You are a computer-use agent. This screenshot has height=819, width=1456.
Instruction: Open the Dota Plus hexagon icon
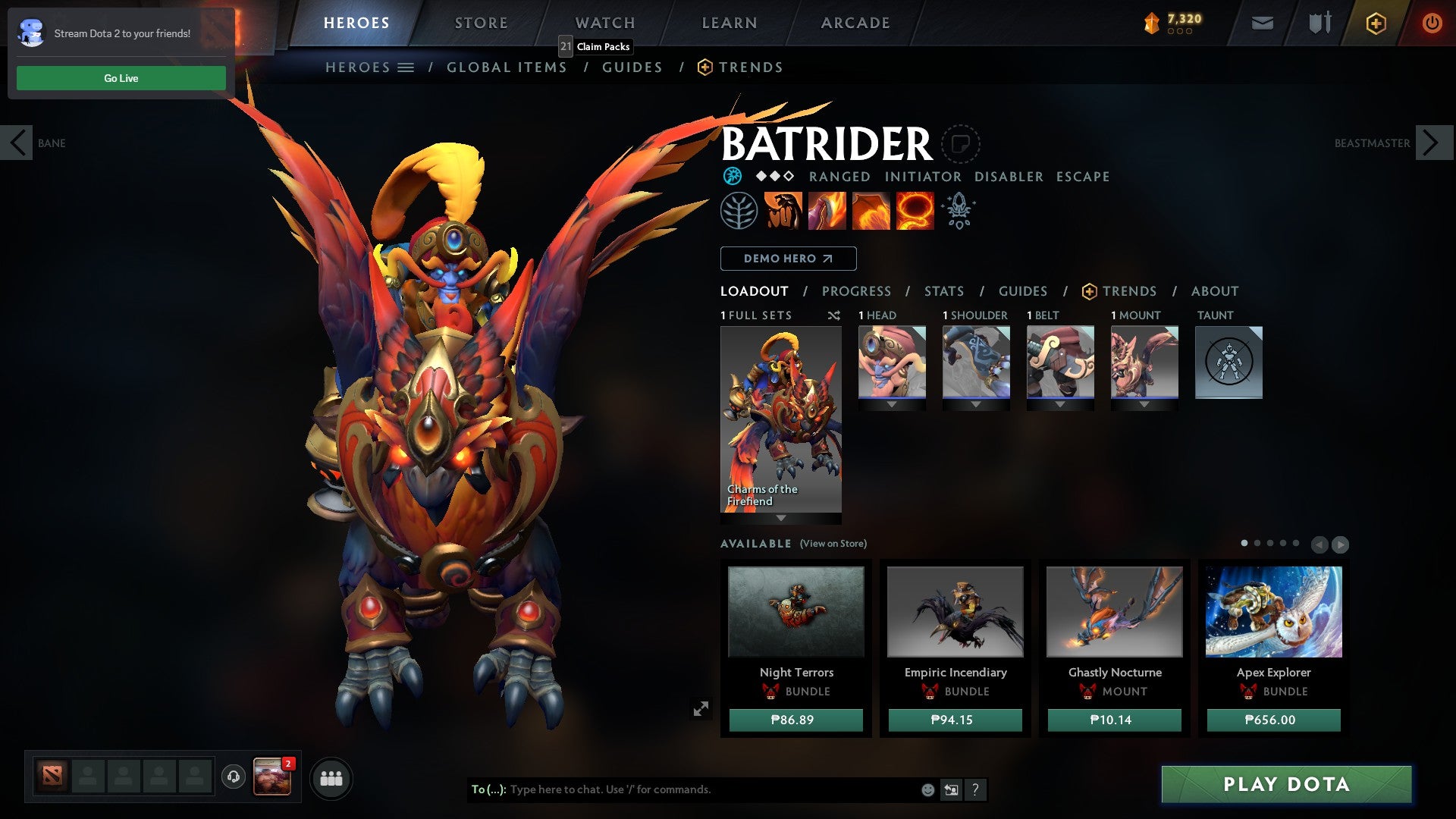(x=1376, y=23)
